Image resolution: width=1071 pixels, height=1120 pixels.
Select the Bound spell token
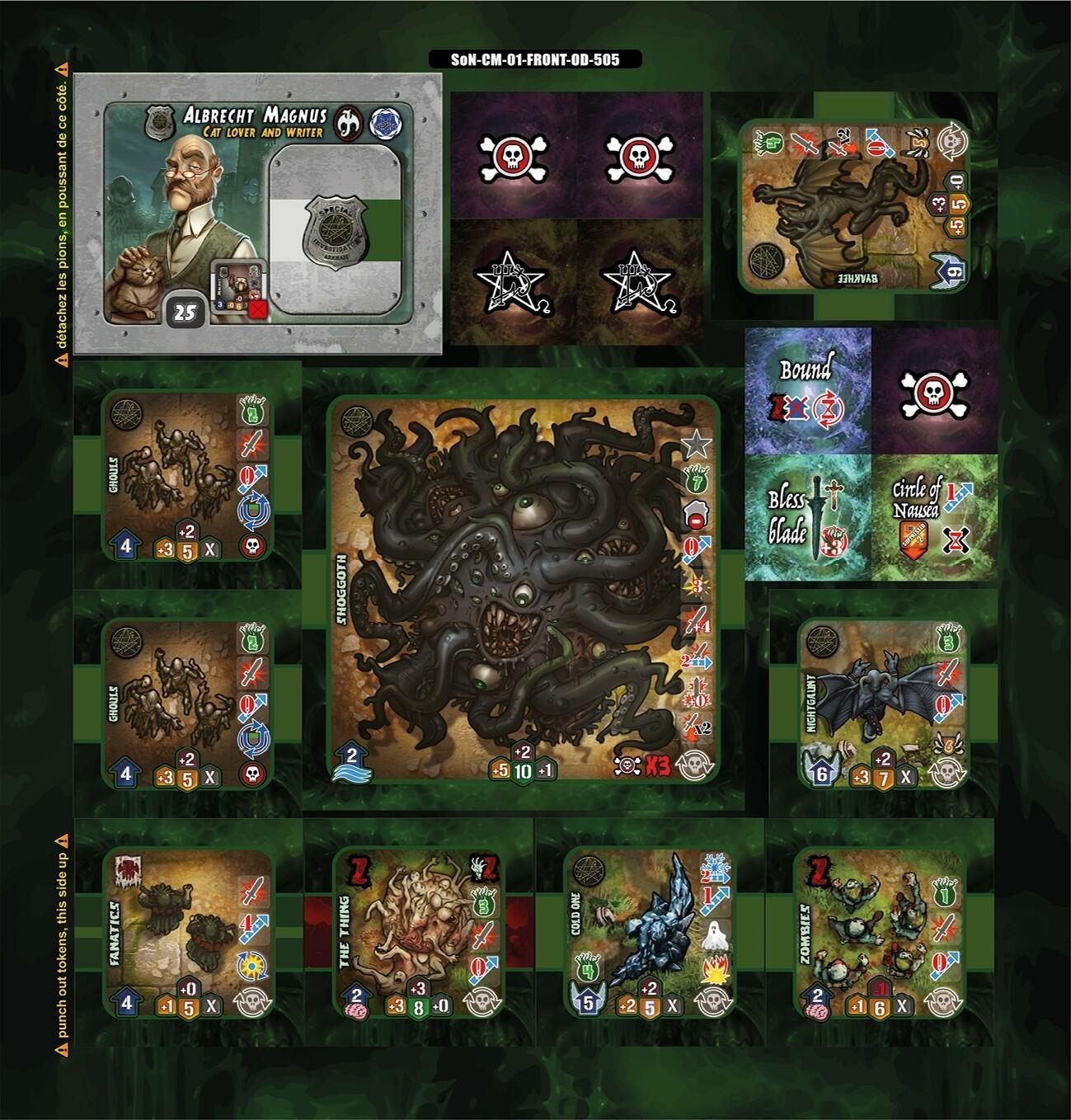[x=808, y=391]
